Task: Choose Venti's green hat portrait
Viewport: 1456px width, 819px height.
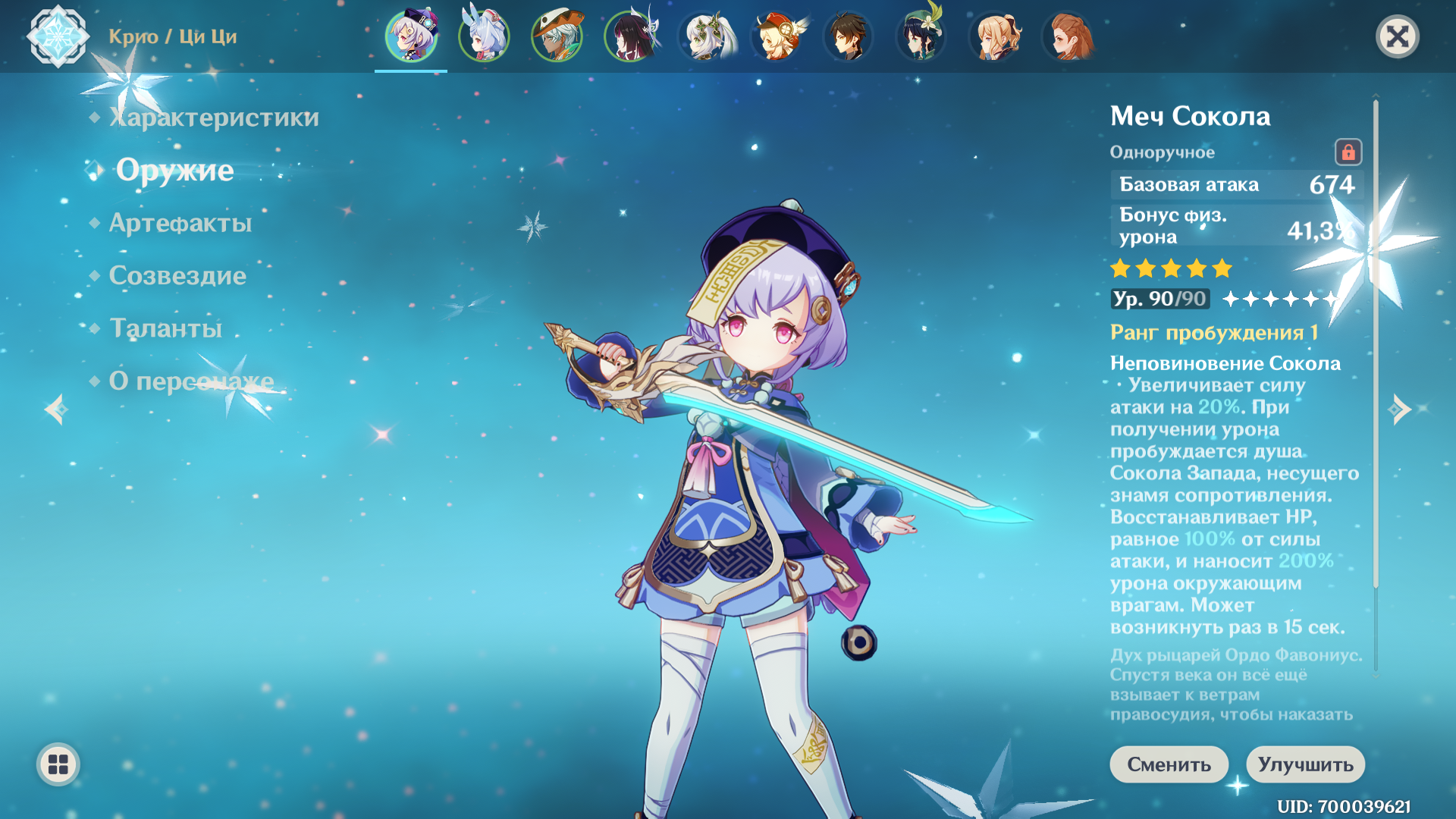Action: (922, 36)
